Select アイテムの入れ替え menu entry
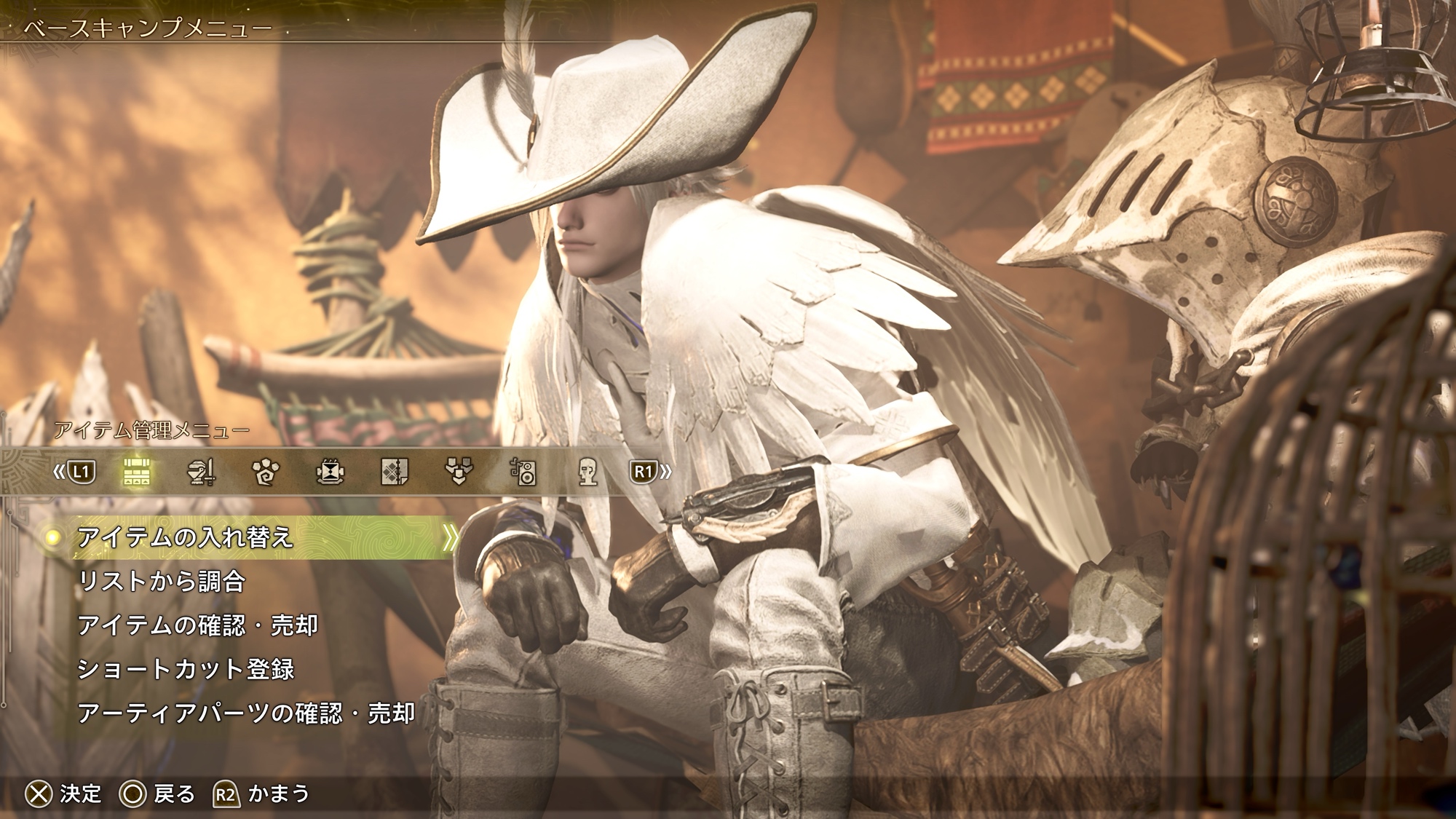Screen dimensions: 1456x819 [x=186, y=538]
